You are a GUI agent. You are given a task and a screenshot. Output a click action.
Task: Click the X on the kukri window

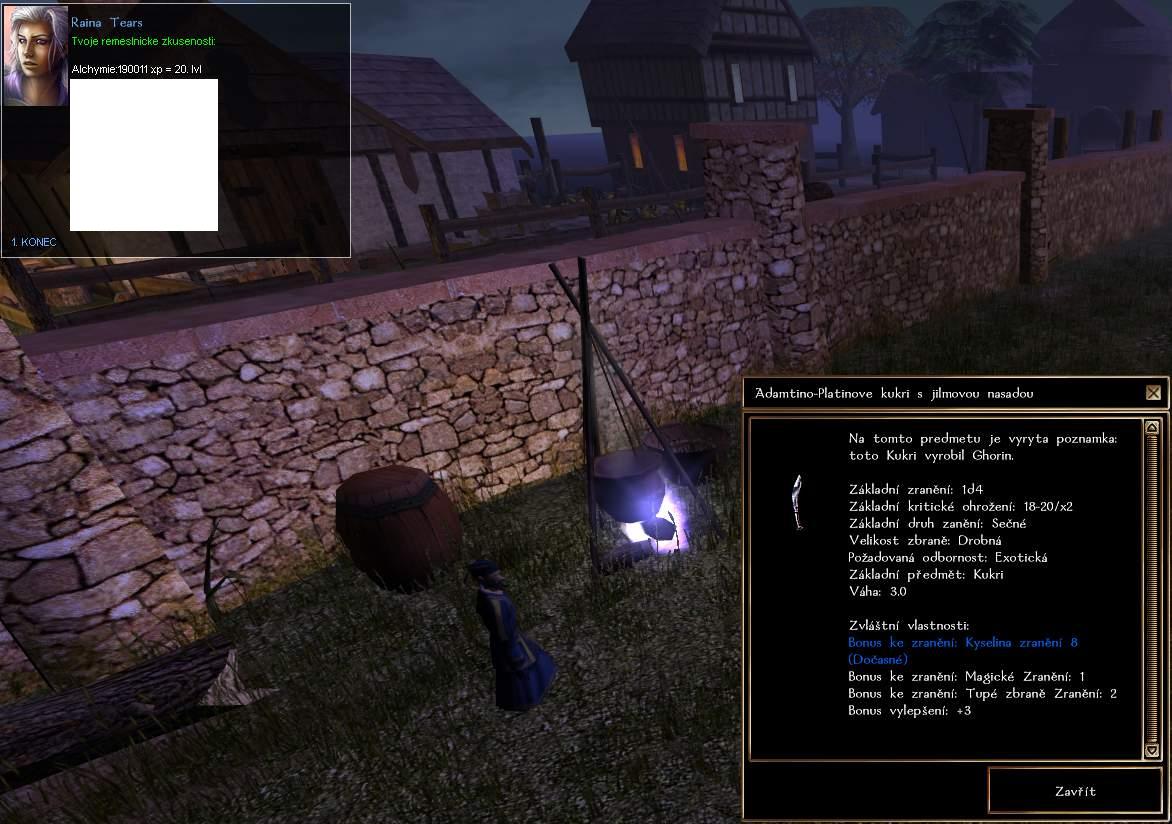[x=1153, y=393]
